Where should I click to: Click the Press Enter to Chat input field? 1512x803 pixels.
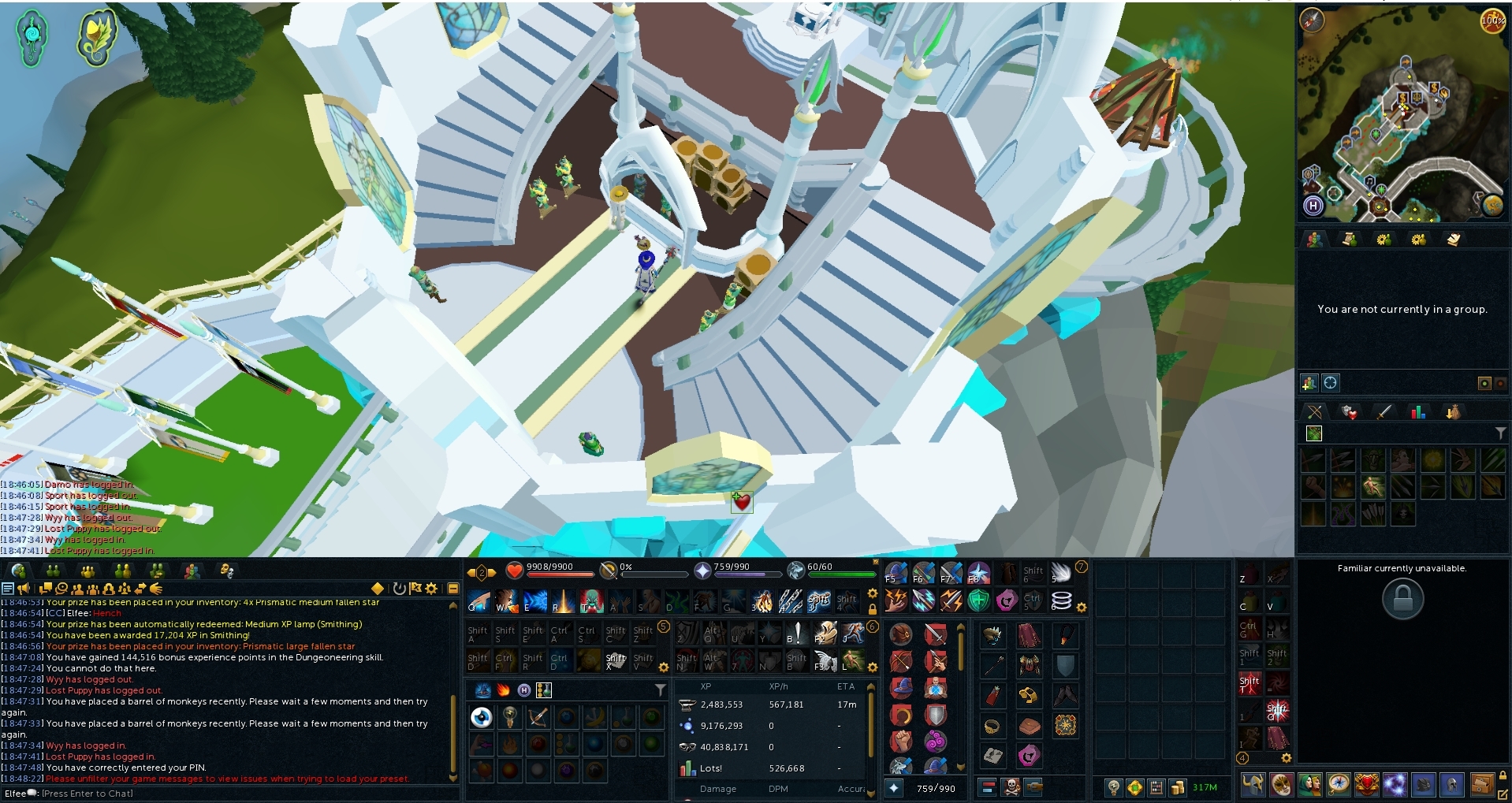87,794
